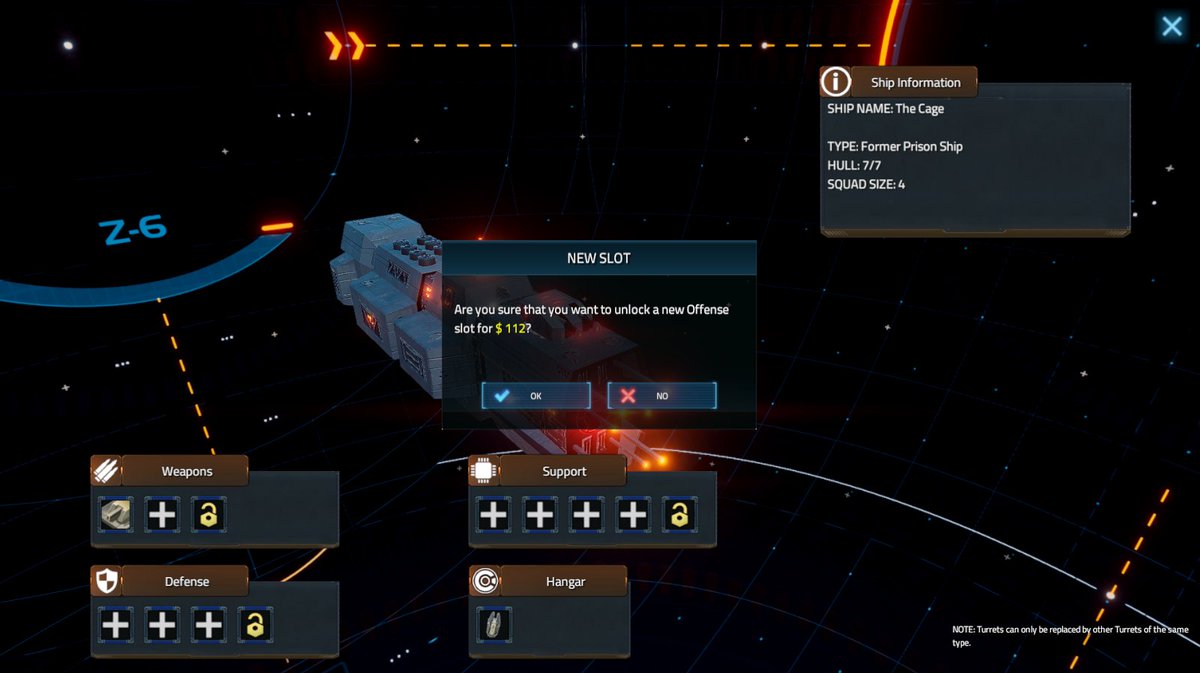Close the ship screen with the X
Screen dimensions: 1200x673
point(1171,26)
